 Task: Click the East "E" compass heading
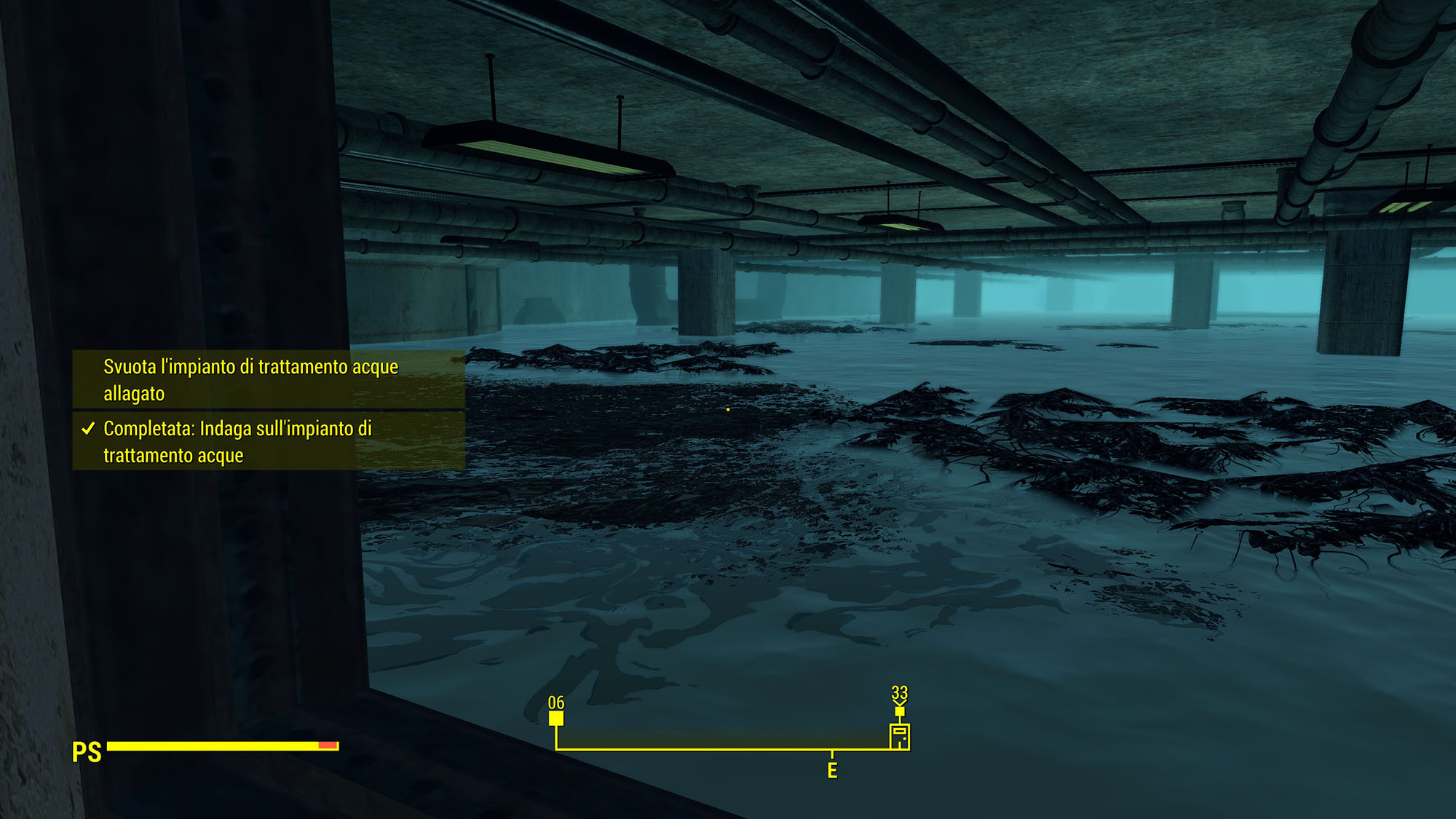832,770
